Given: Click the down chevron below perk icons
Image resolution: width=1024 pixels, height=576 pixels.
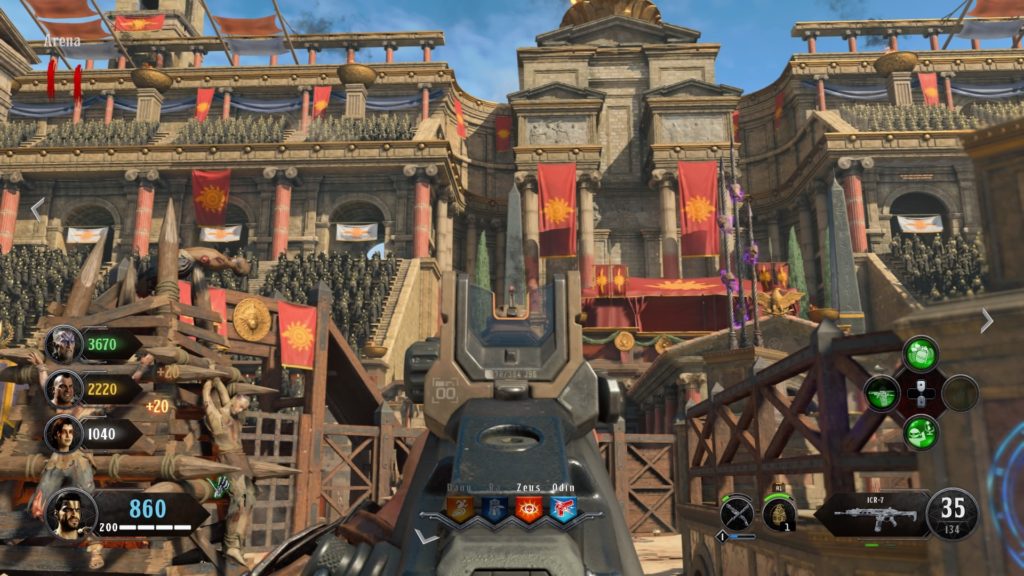Looking at the screenshot, I should [427, 537].
